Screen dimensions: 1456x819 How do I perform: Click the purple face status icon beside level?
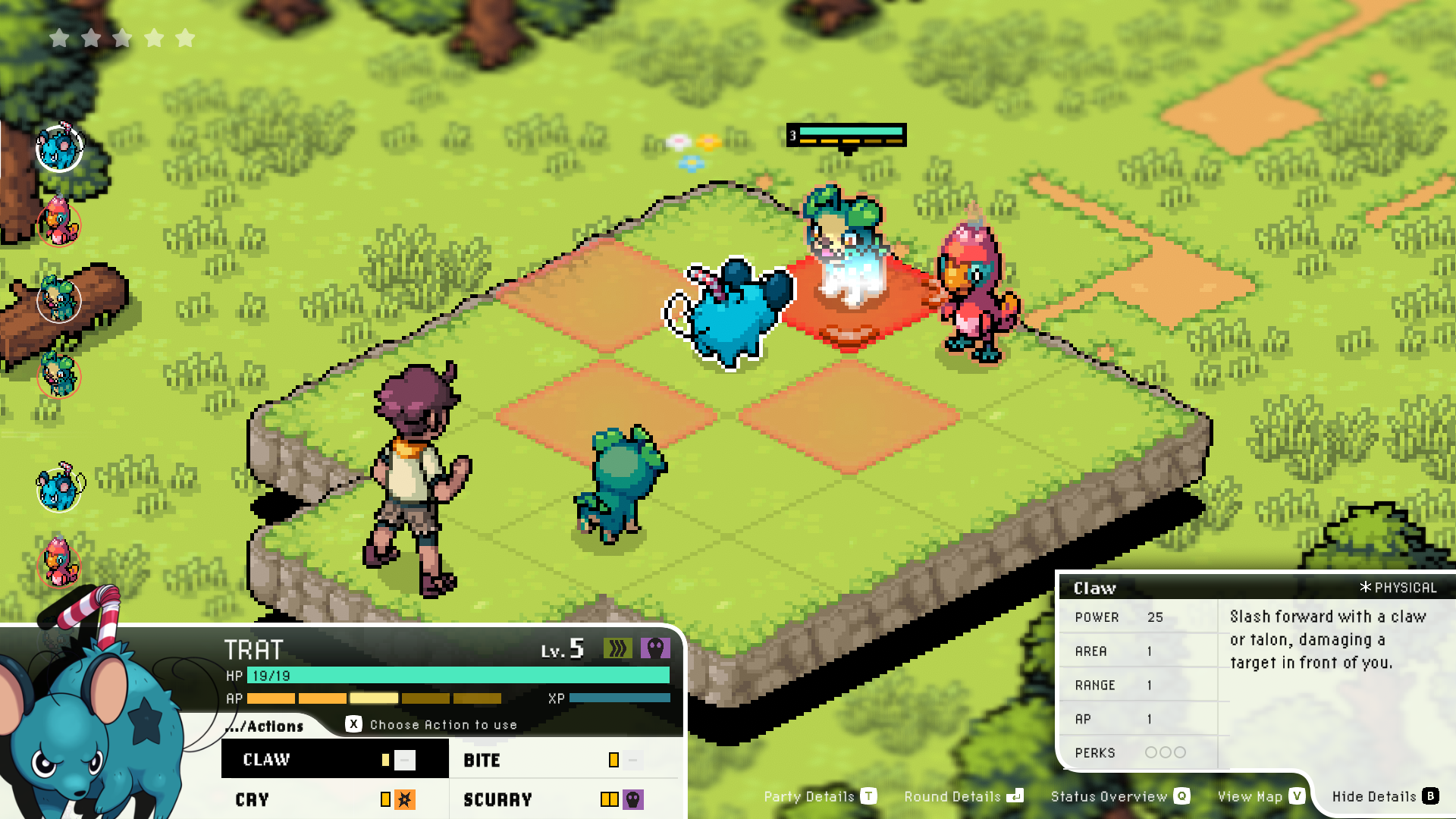[x=655, y=648]
